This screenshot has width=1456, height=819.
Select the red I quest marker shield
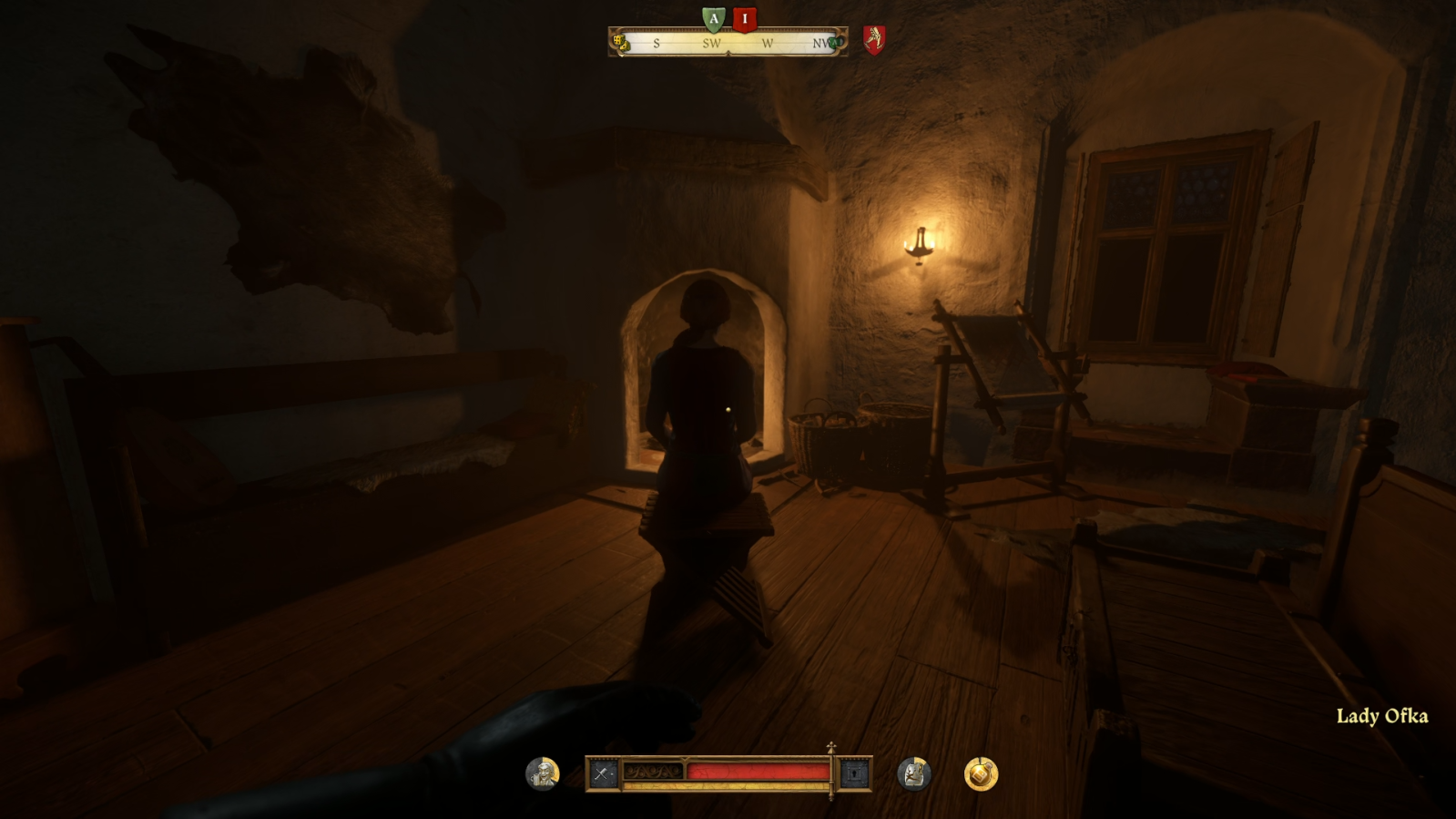pyautogui.click(x=744, y=18)
